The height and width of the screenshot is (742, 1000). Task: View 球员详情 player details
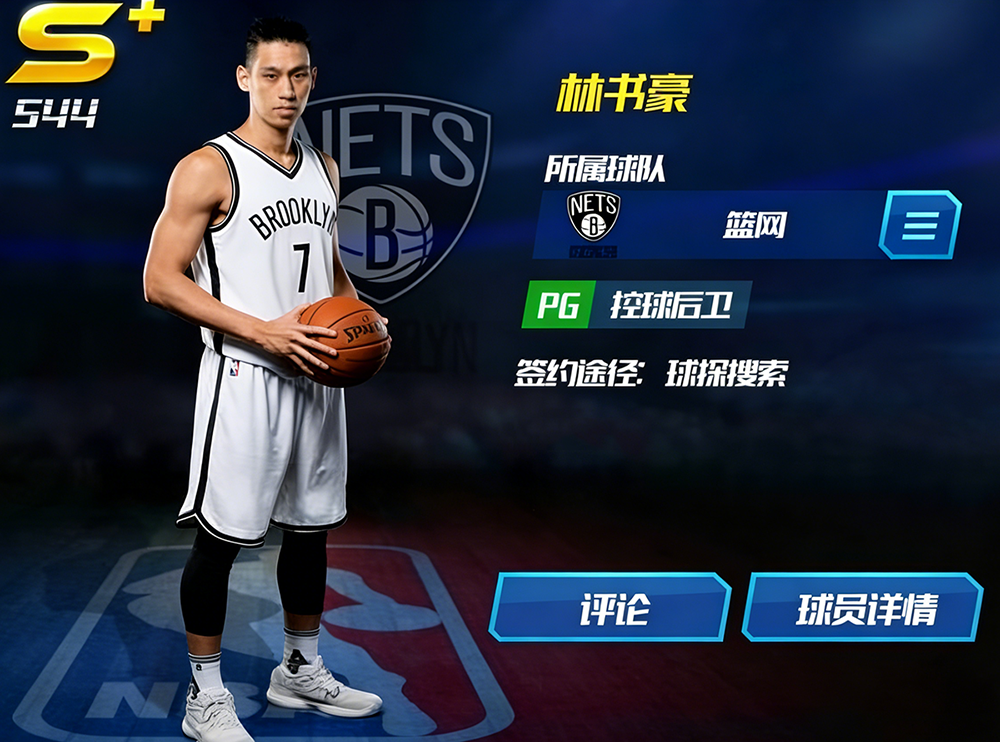862,607
